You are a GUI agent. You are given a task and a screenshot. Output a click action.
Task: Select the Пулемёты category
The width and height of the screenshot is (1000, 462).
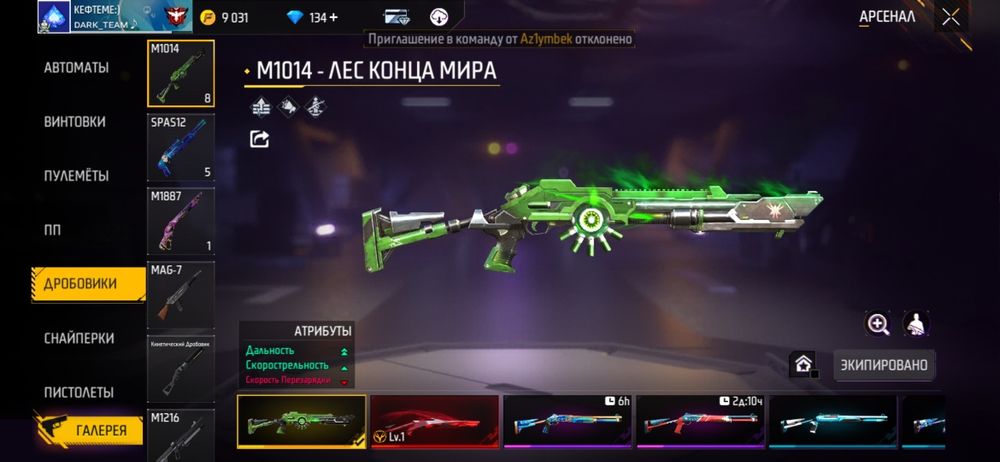coord(76,175)
